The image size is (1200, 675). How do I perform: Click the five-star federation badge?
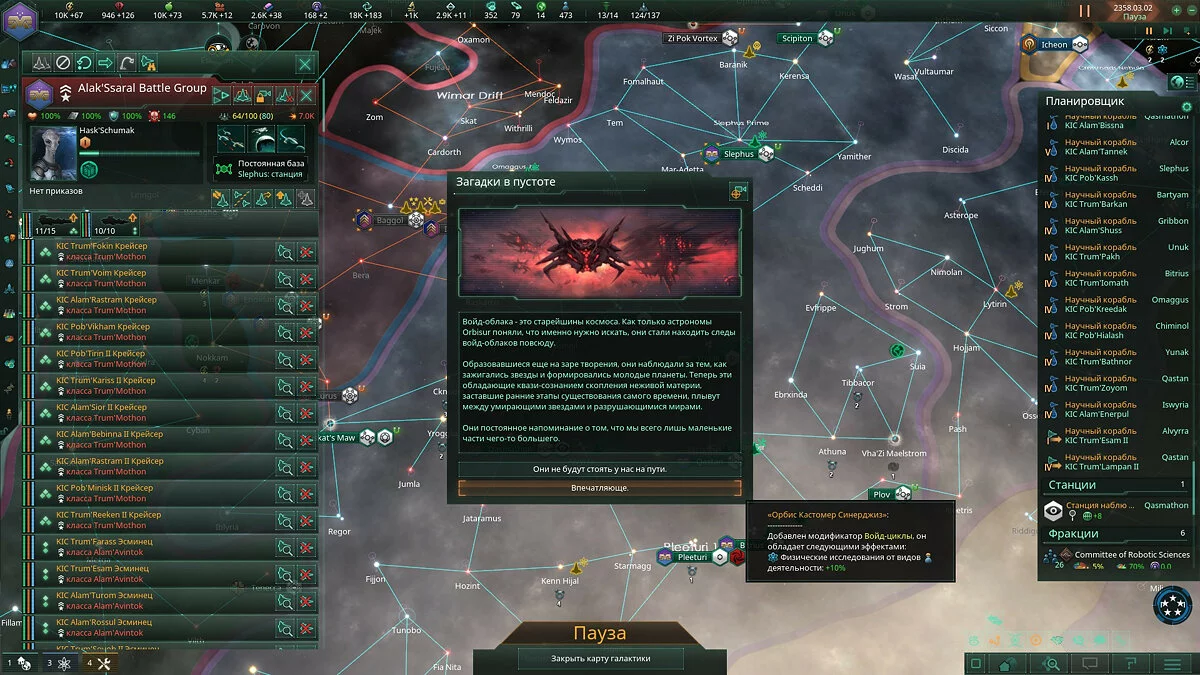(1173, 605)
